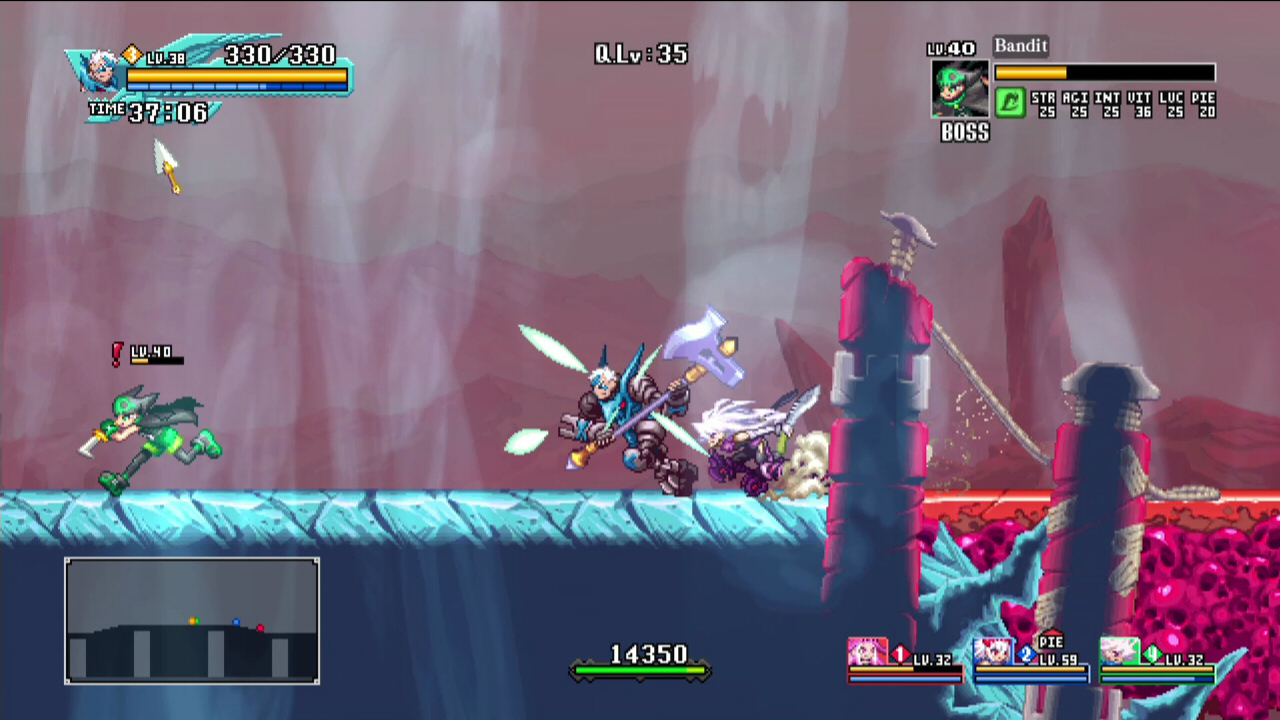Select the Q.Lv:35 quest level label
The width and height of the screenshot is (1280, 720).
[x=638, y=54]
